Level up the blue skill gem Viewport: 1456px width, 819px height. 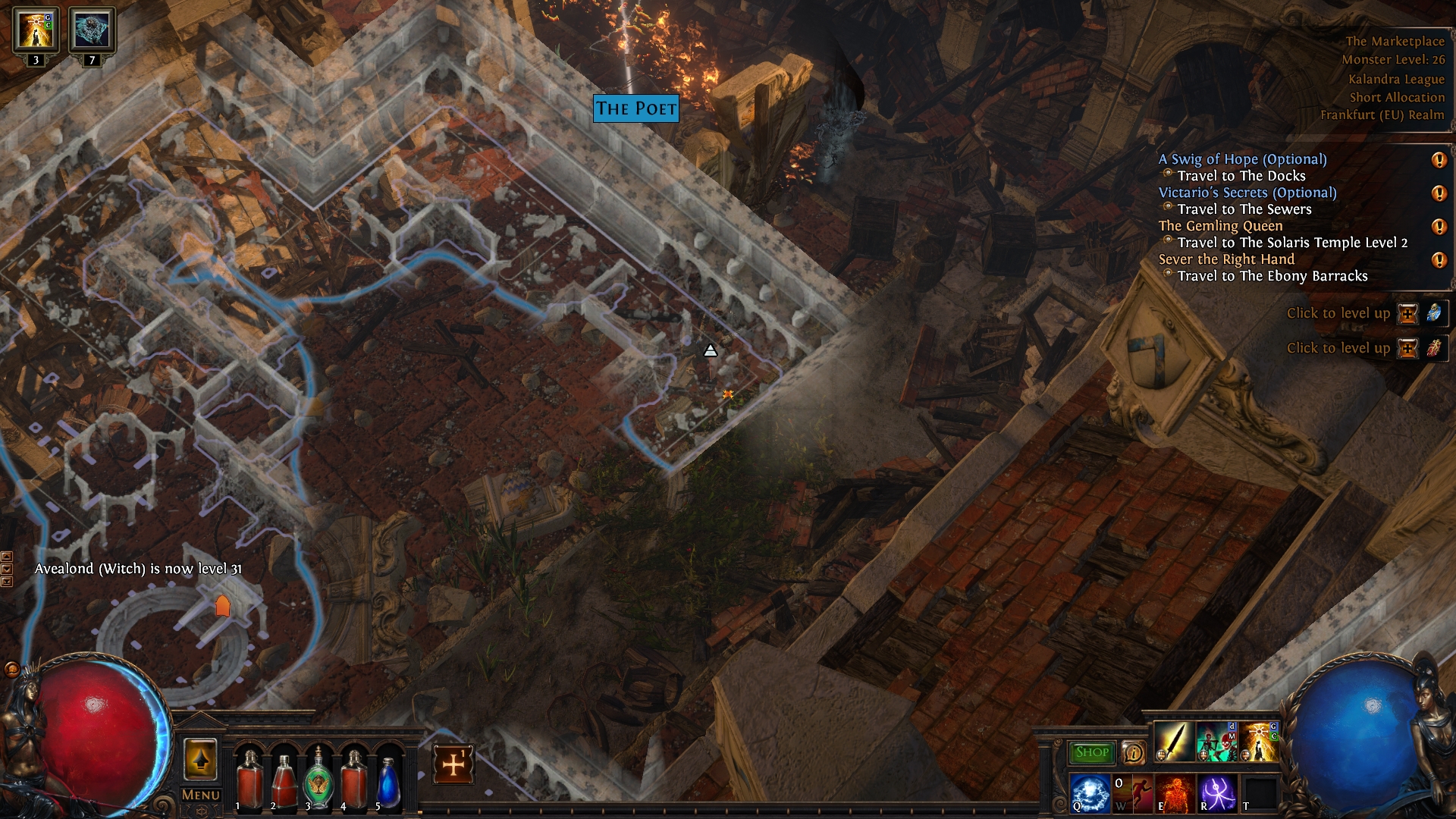tap(1407, 313)
